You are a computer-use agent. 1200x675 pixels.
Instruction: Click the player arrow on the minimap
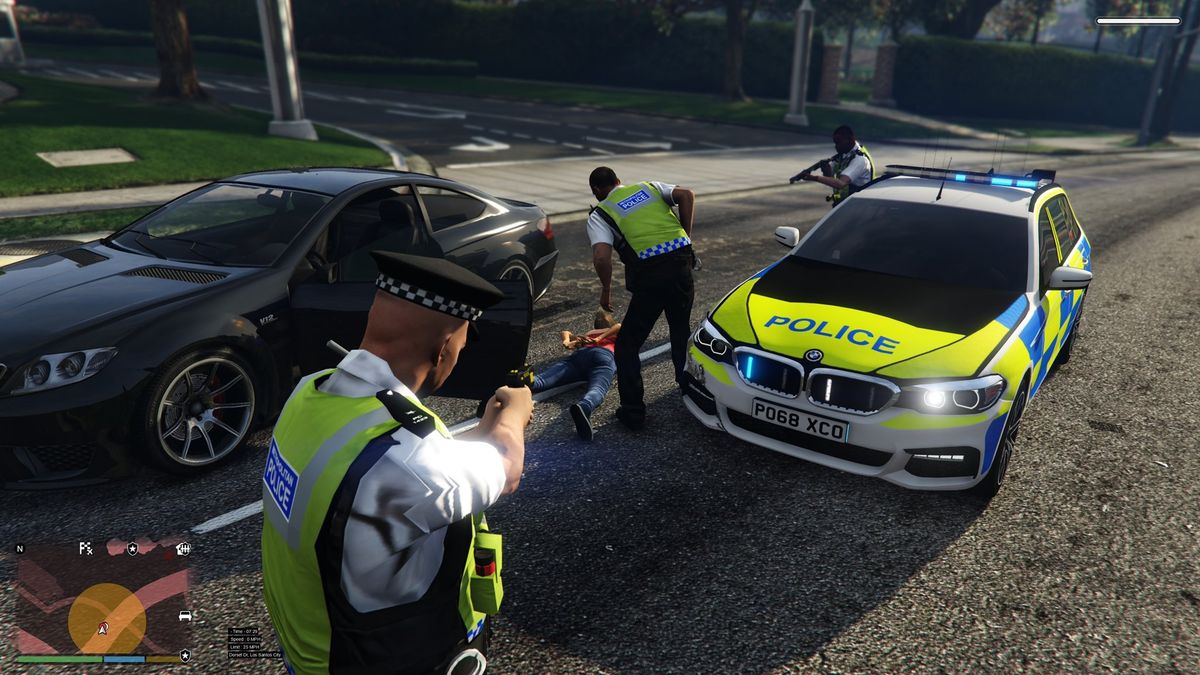coord(103,628)
